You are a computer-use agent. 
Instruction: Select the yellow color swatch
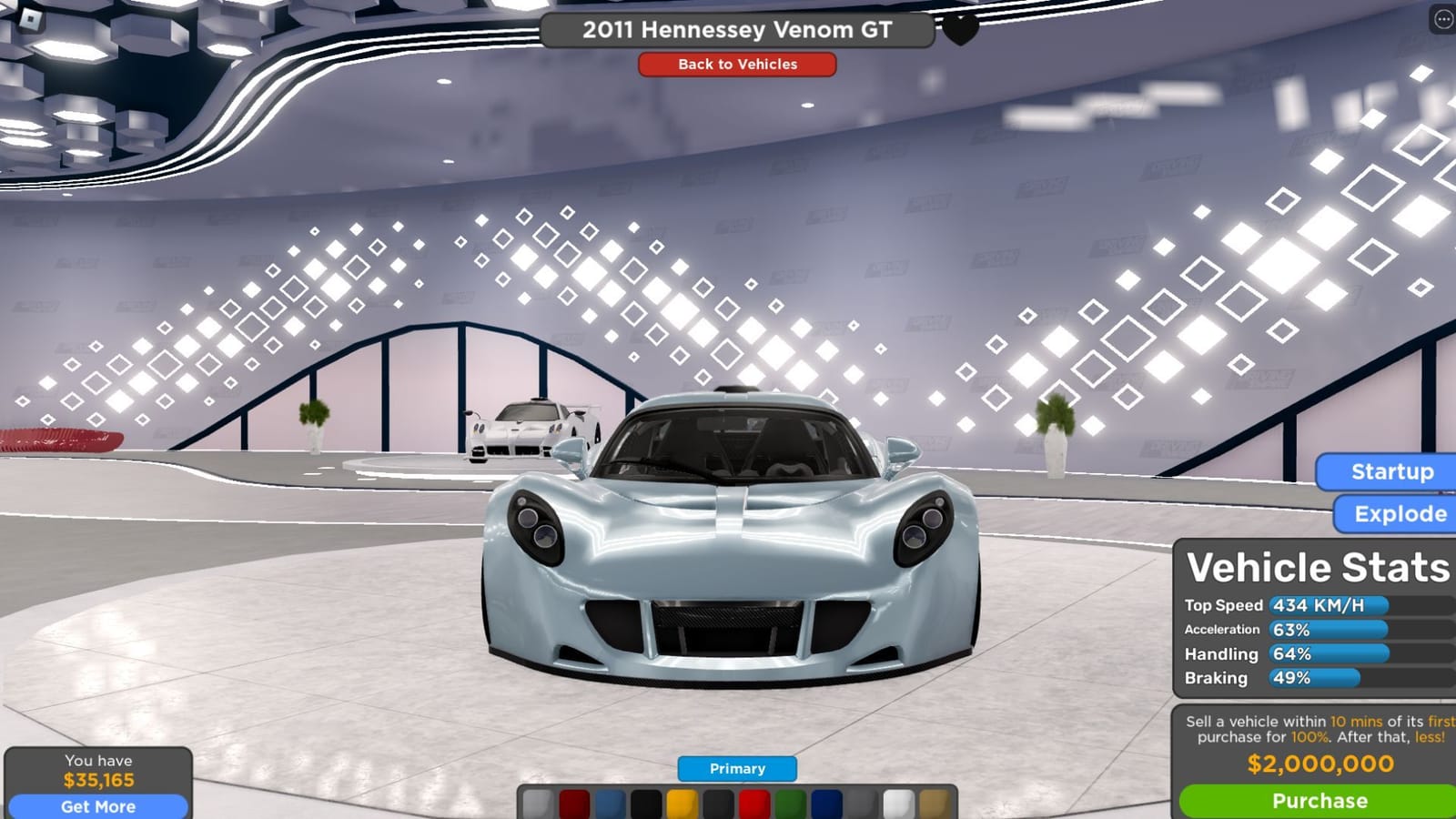point(682,803)
